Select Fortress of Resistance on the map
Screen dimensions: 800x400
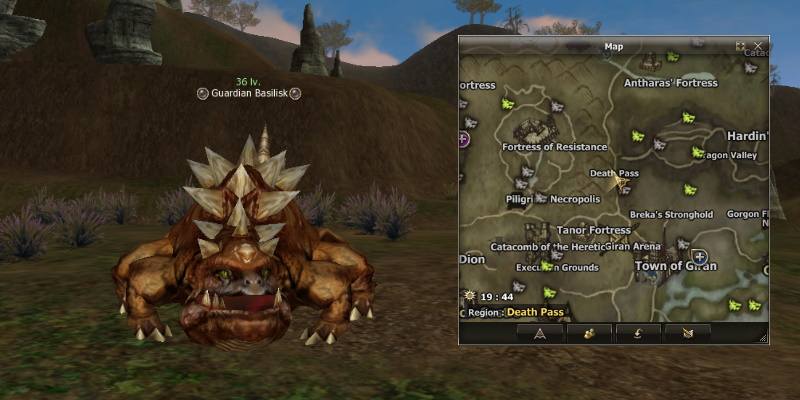click(x=555, y=147)
